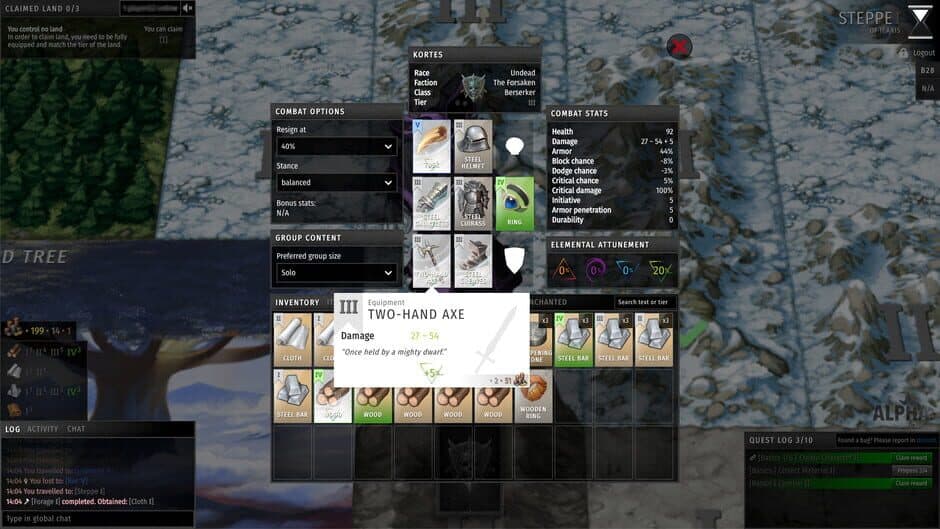Select the tier V claw item slot
This screenshot has width=940, height=529.
[x=432, y=146]
